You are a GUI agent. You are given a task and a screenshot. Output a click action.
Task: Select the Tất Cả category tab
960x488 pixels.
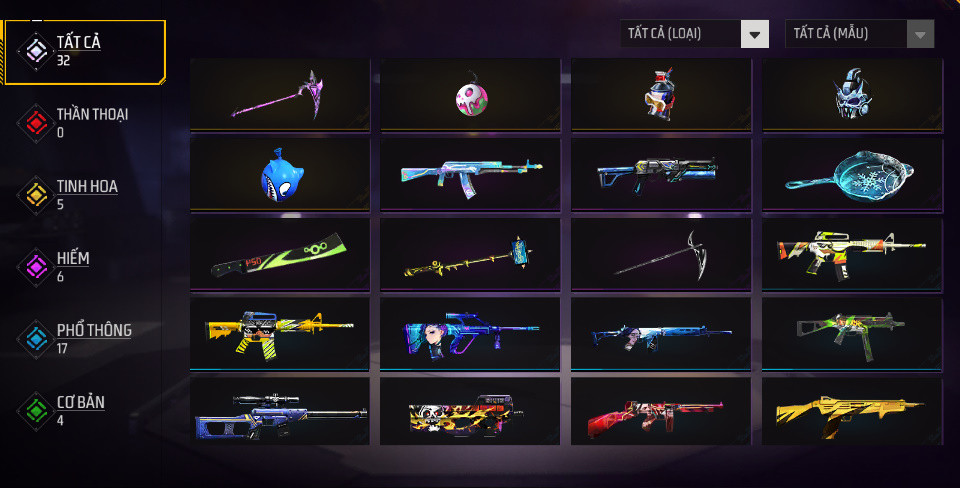[x=84, y=50]
